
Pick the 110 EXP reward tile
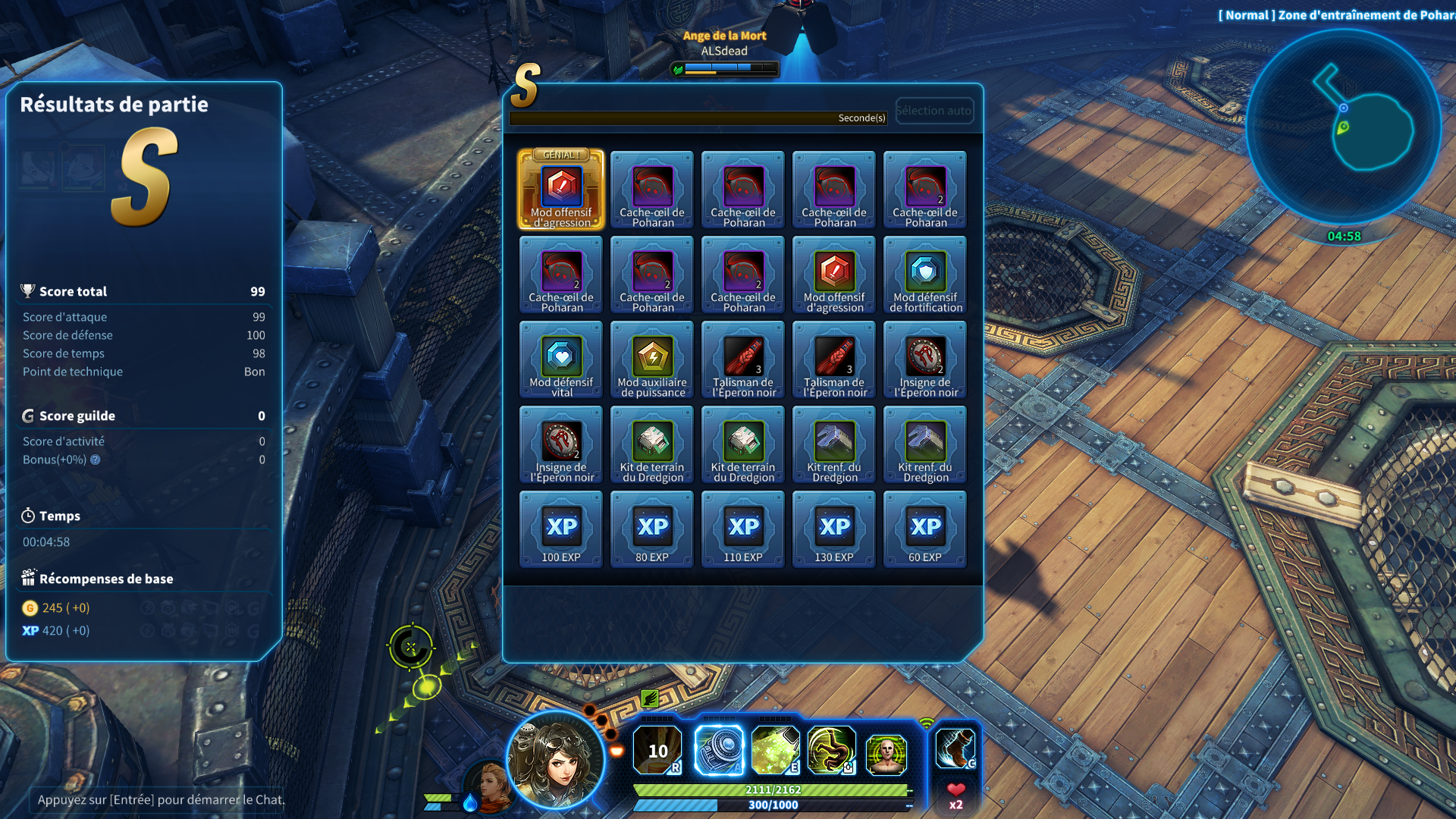[743, 529]
